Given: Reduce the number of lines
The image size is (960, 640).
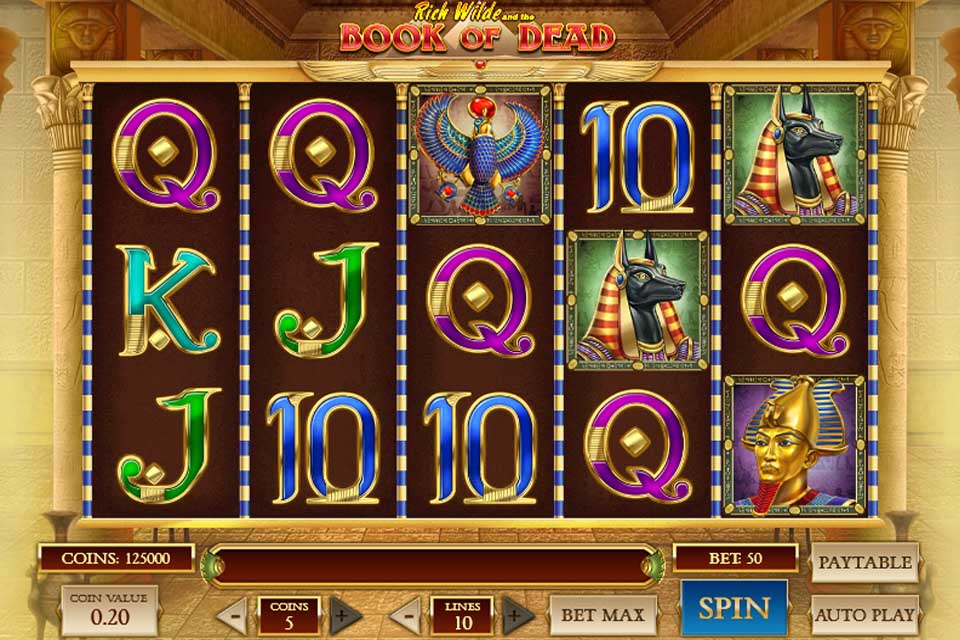Looking at the screenshot, I should pos(404,614).
